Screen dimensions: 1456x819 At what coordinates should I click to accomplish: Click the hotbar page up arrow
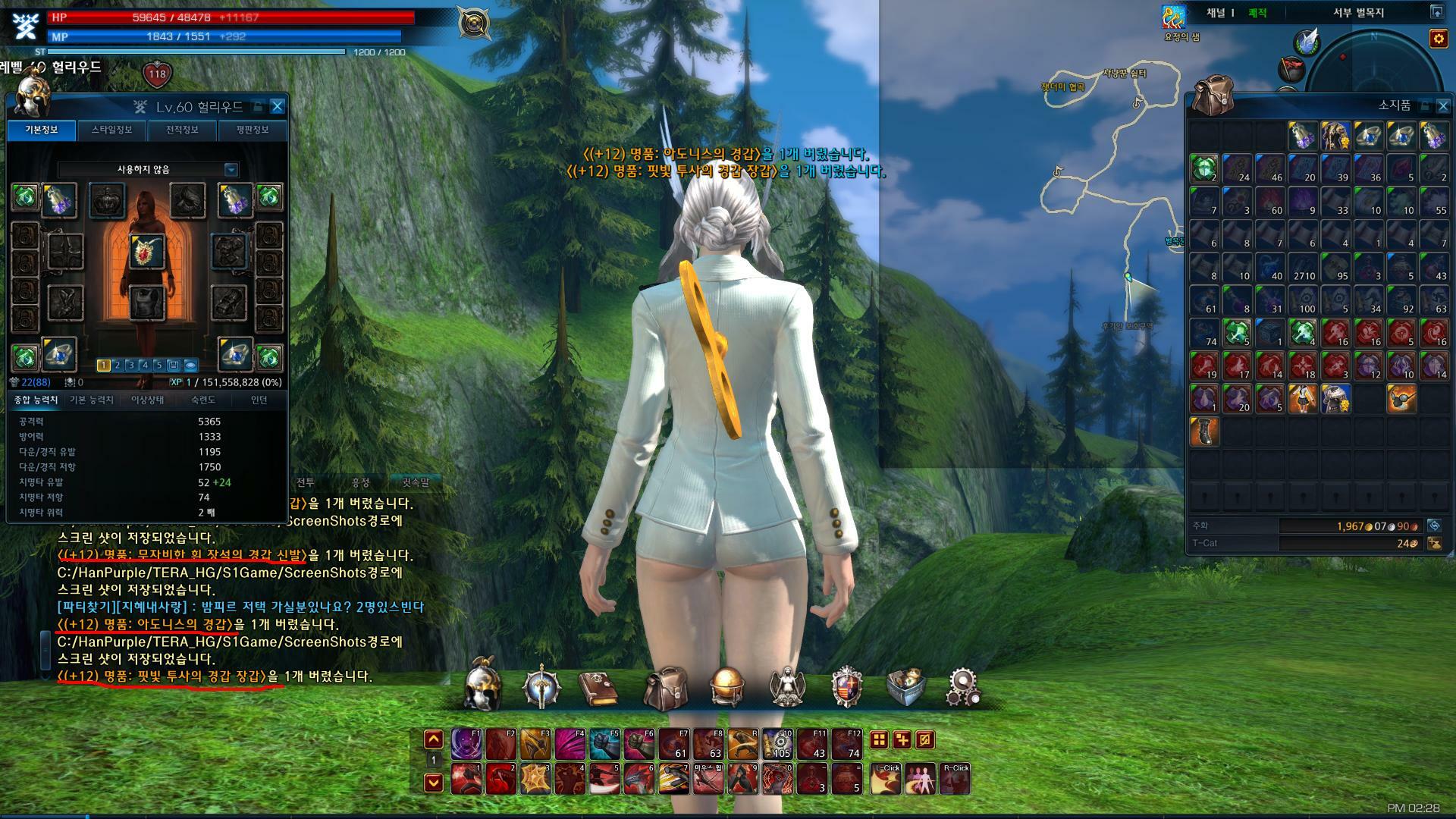click(x=434, y=739)
